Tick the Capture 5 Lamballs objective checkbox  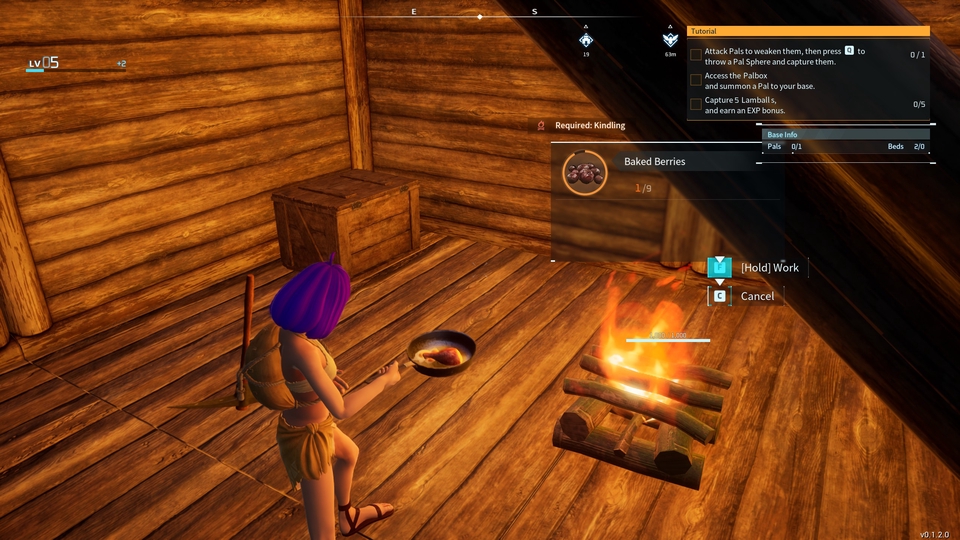pos(696,104)
